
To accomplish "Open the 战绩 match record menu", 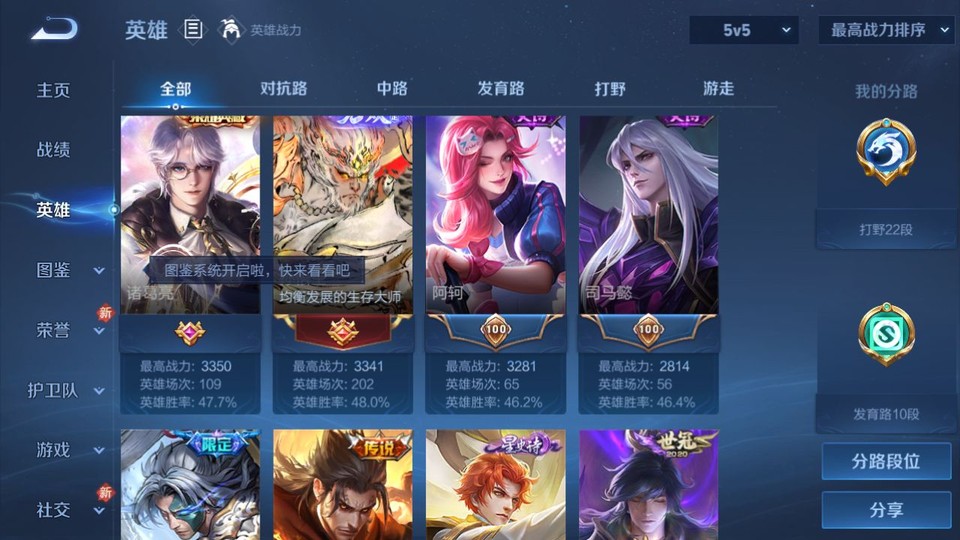I will click(54, 150).
